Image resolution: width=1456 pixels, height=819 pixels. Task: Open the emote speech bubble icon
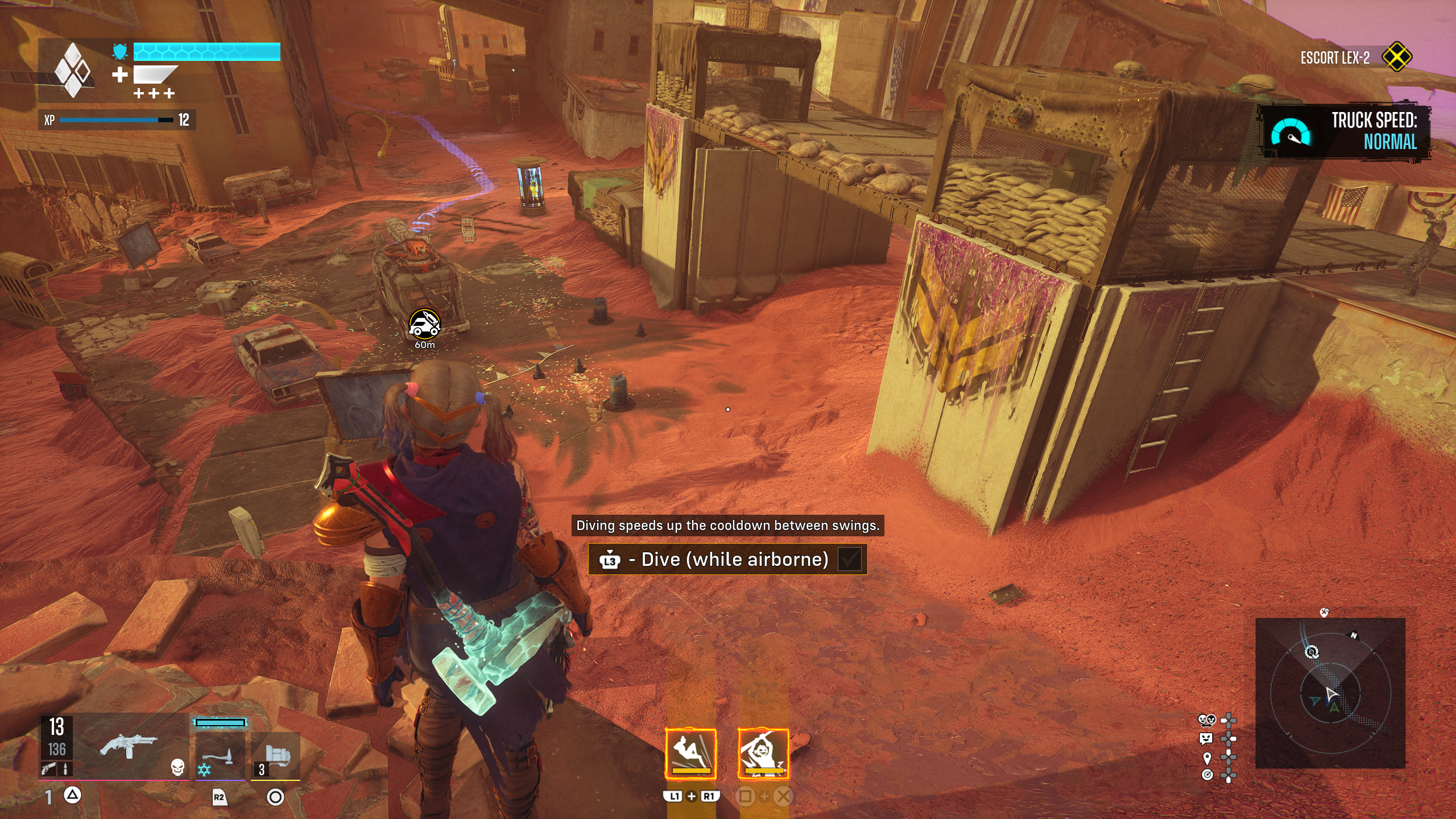tap(1206, 739)
